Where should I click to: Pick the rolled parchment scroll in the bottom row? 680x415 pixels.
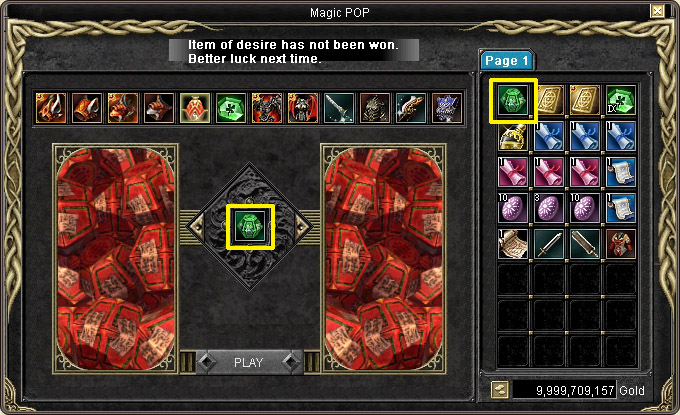pos(513,243)
